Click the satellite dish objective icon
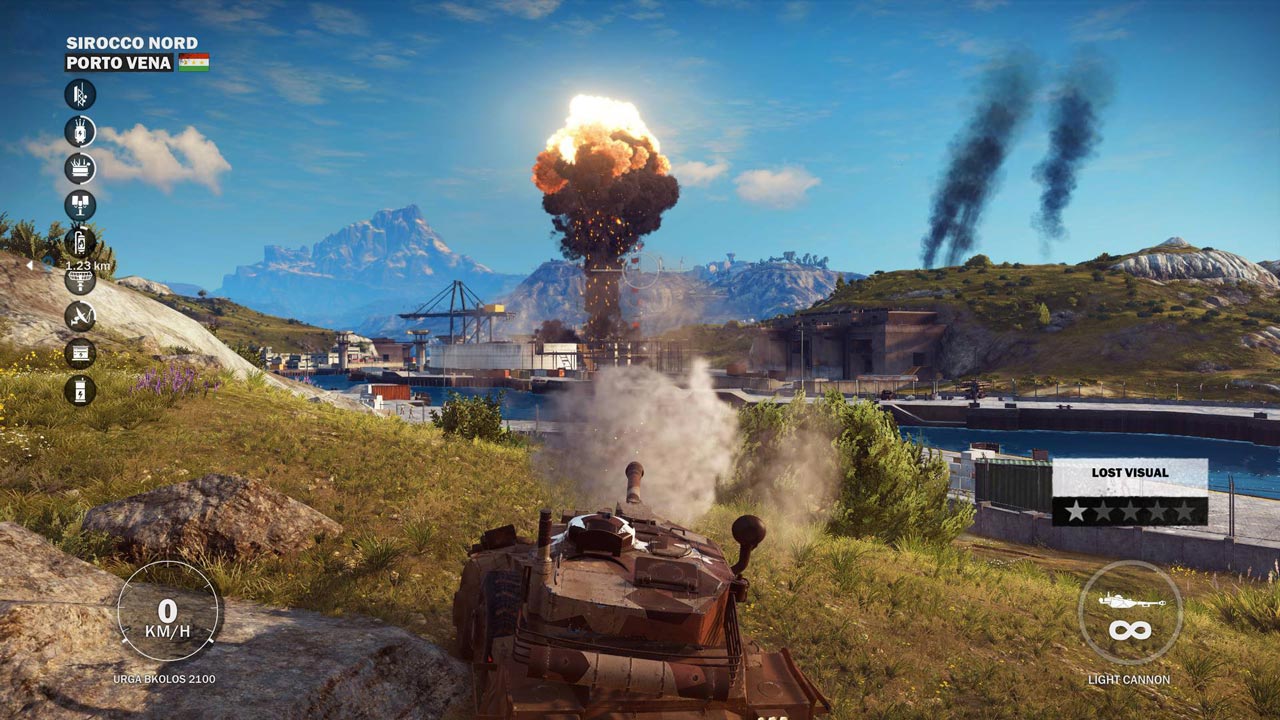Viewport: 1280px width, 720px height. (x=80, y=316)
